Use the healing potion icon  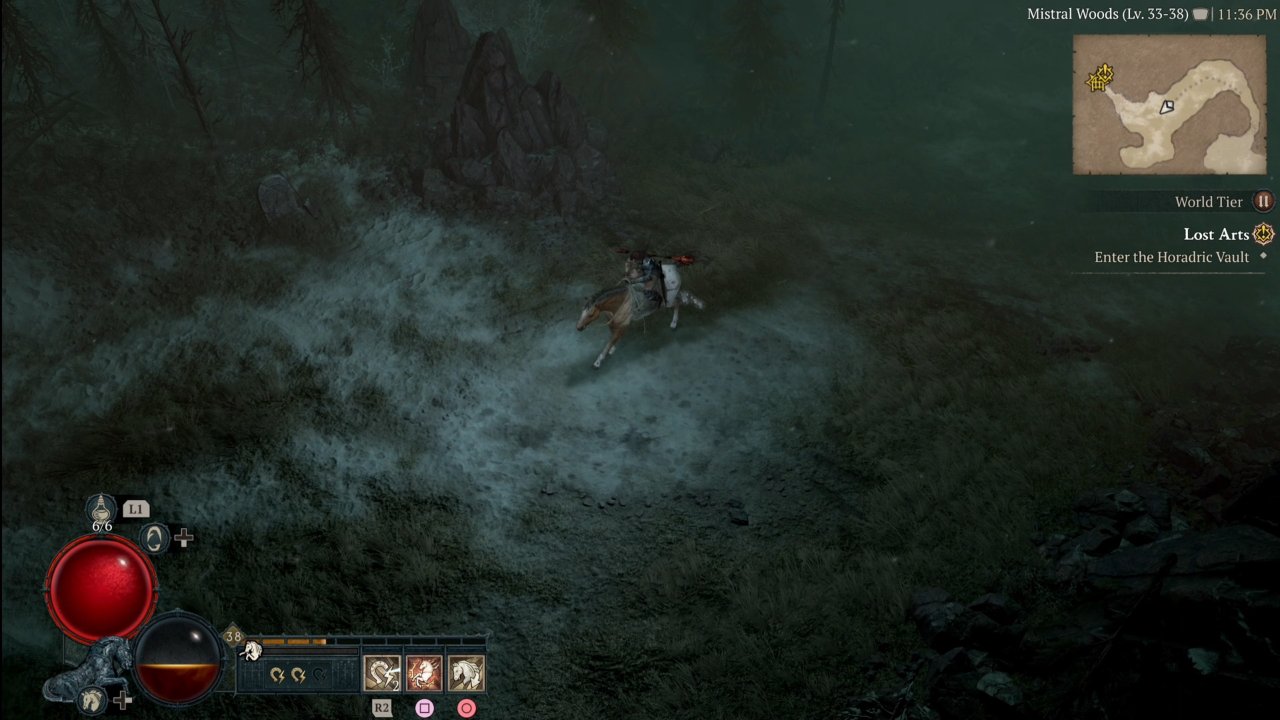click(x=102, y=508)
